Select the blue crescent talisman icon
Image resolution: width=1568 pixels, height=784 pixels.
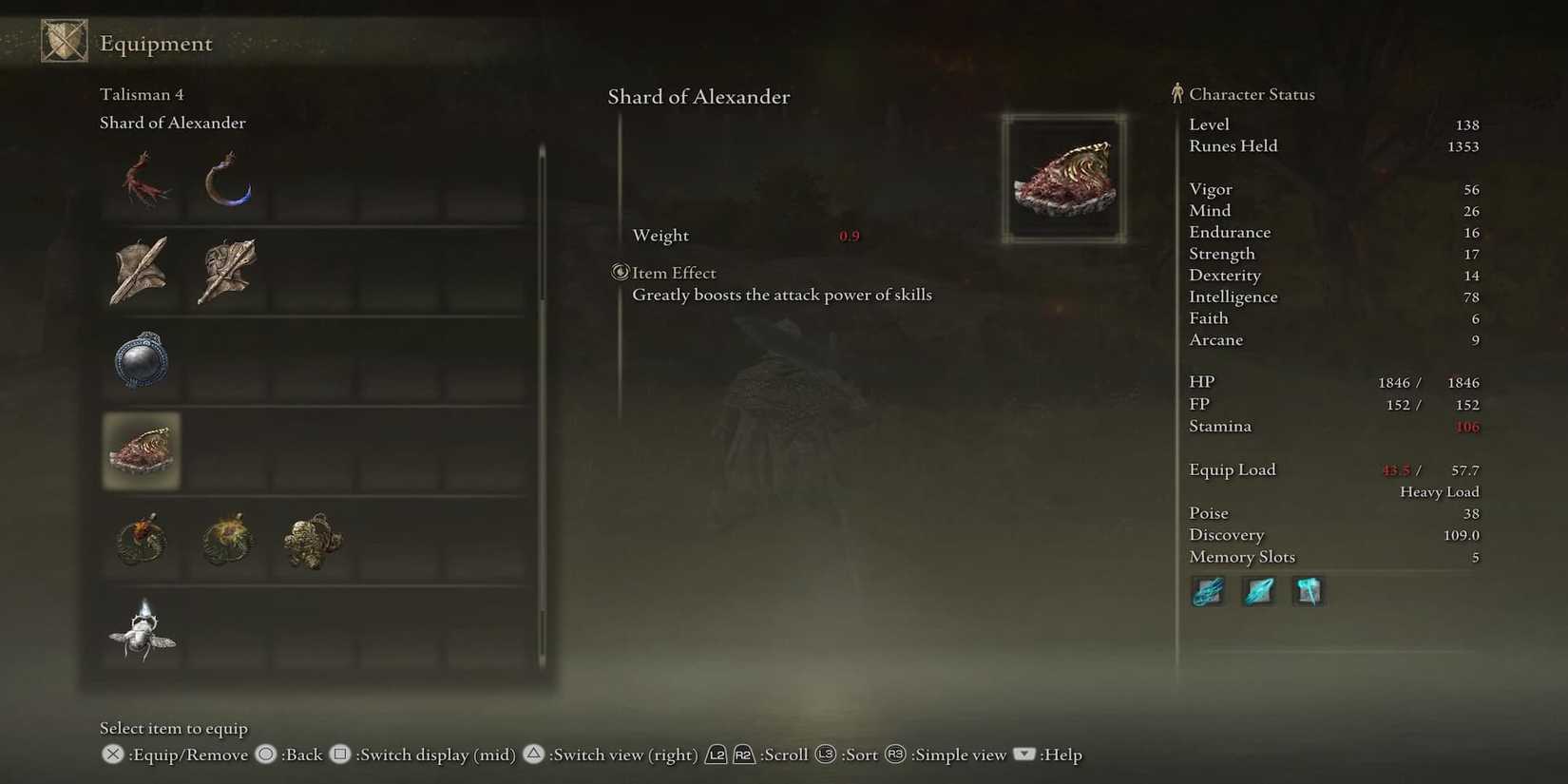226,181
